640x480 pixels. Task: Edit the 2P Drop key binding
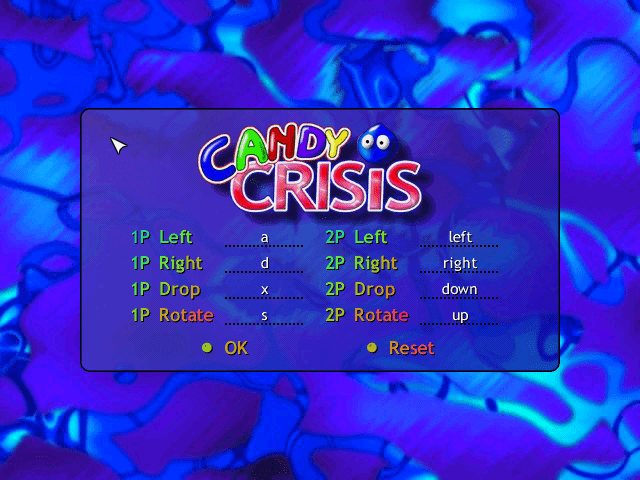[x=459, y=290]
